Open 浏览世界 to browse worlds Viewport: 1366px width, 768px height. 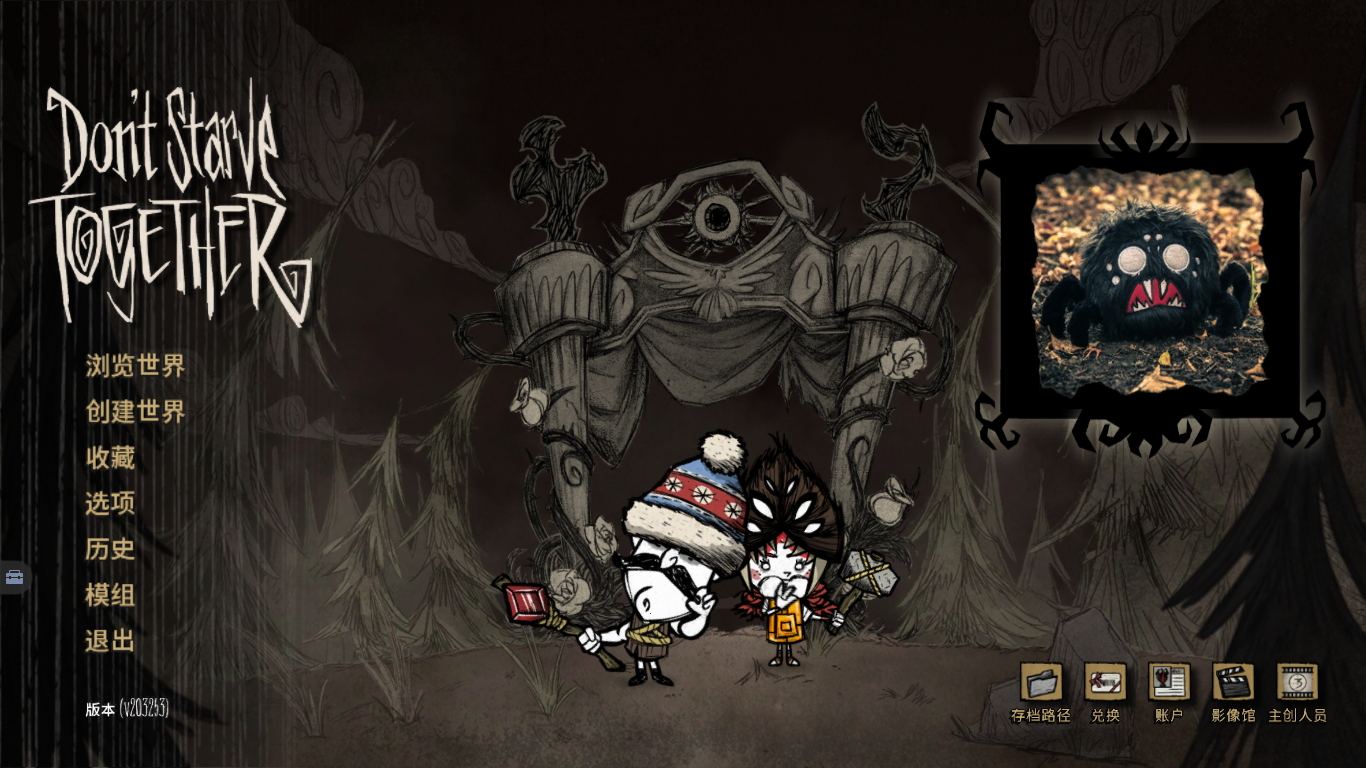pos(135,366)
